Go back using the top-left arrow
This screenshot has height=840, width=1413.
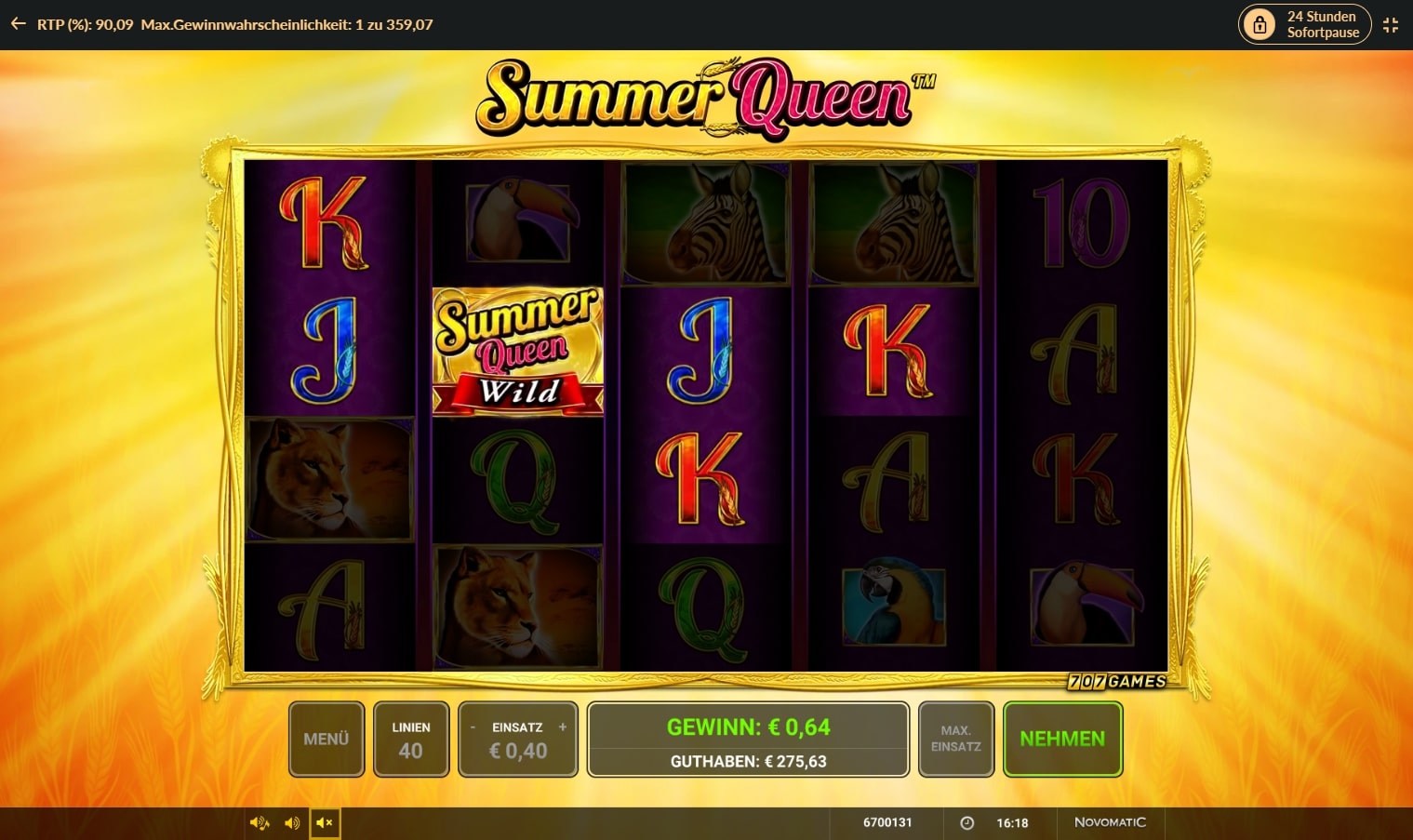(18, 24)
